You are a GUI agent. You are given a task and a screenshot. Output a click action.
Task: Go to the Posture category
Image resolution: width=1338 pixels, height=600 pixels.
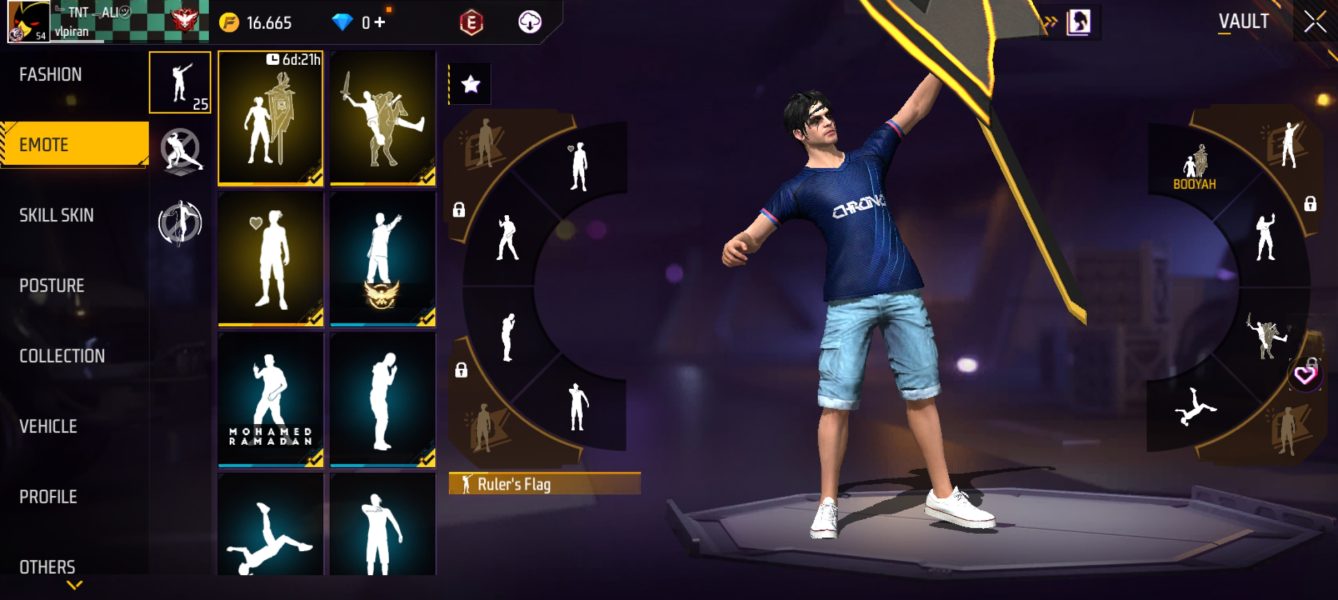(52, 286)
